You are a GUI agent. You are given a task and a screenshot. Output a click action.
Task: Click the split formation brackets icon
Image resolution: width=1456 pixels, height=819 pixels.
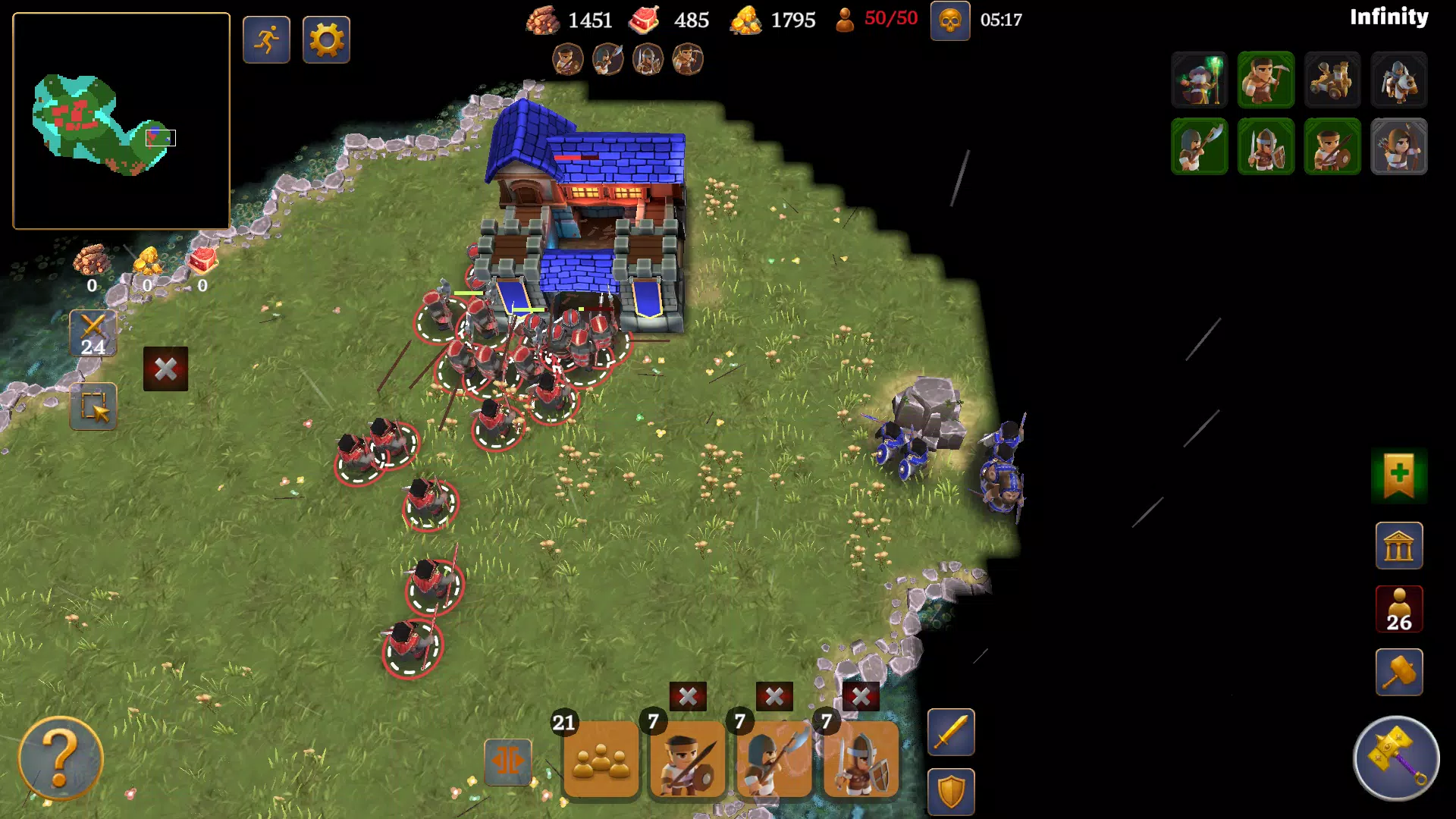tap(507, 761)
